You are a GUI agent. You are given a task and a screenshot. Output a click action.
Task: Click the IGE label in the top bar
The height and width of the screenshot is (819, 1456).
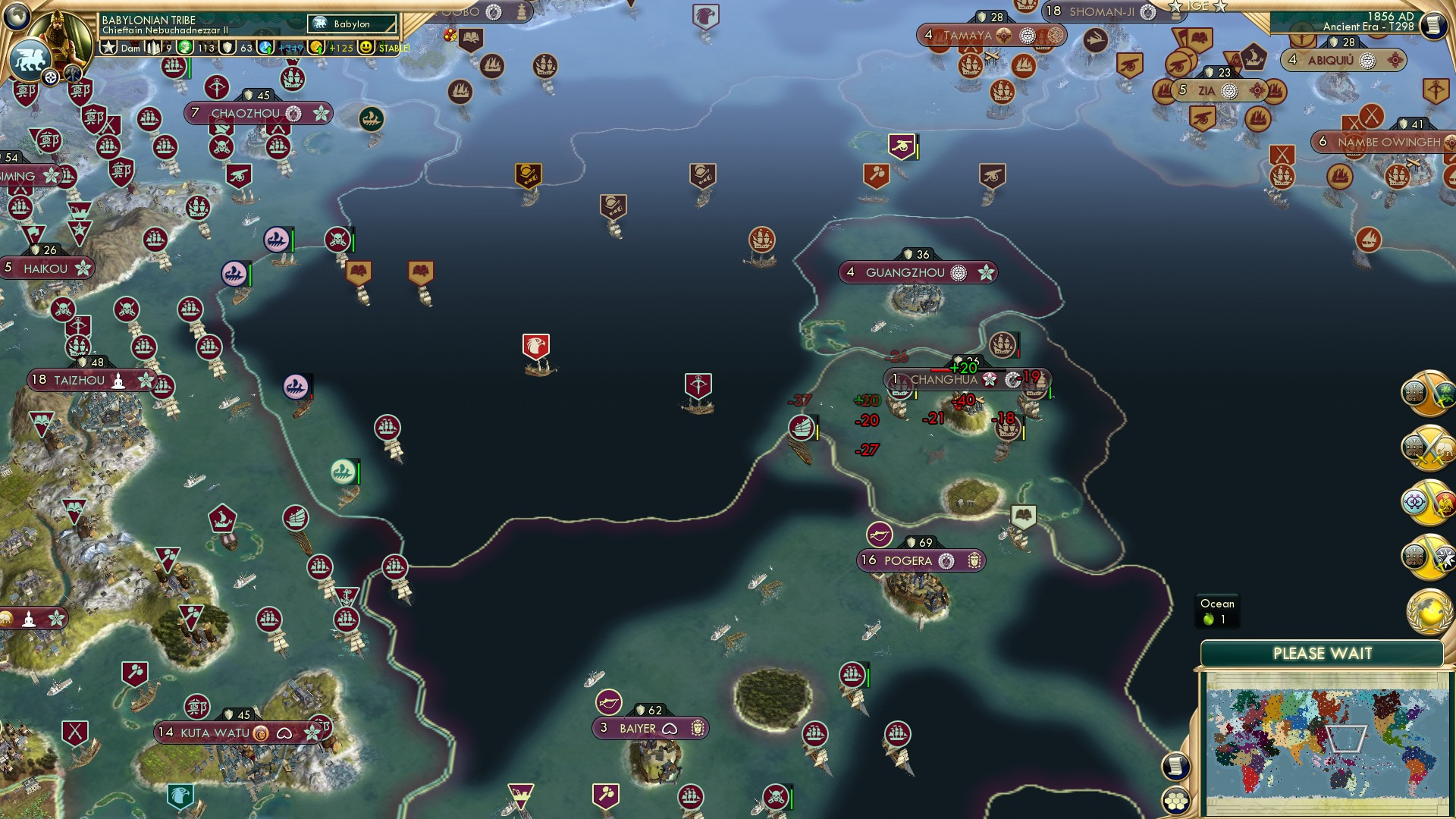pyautogui.click(x=1200, y=6)
